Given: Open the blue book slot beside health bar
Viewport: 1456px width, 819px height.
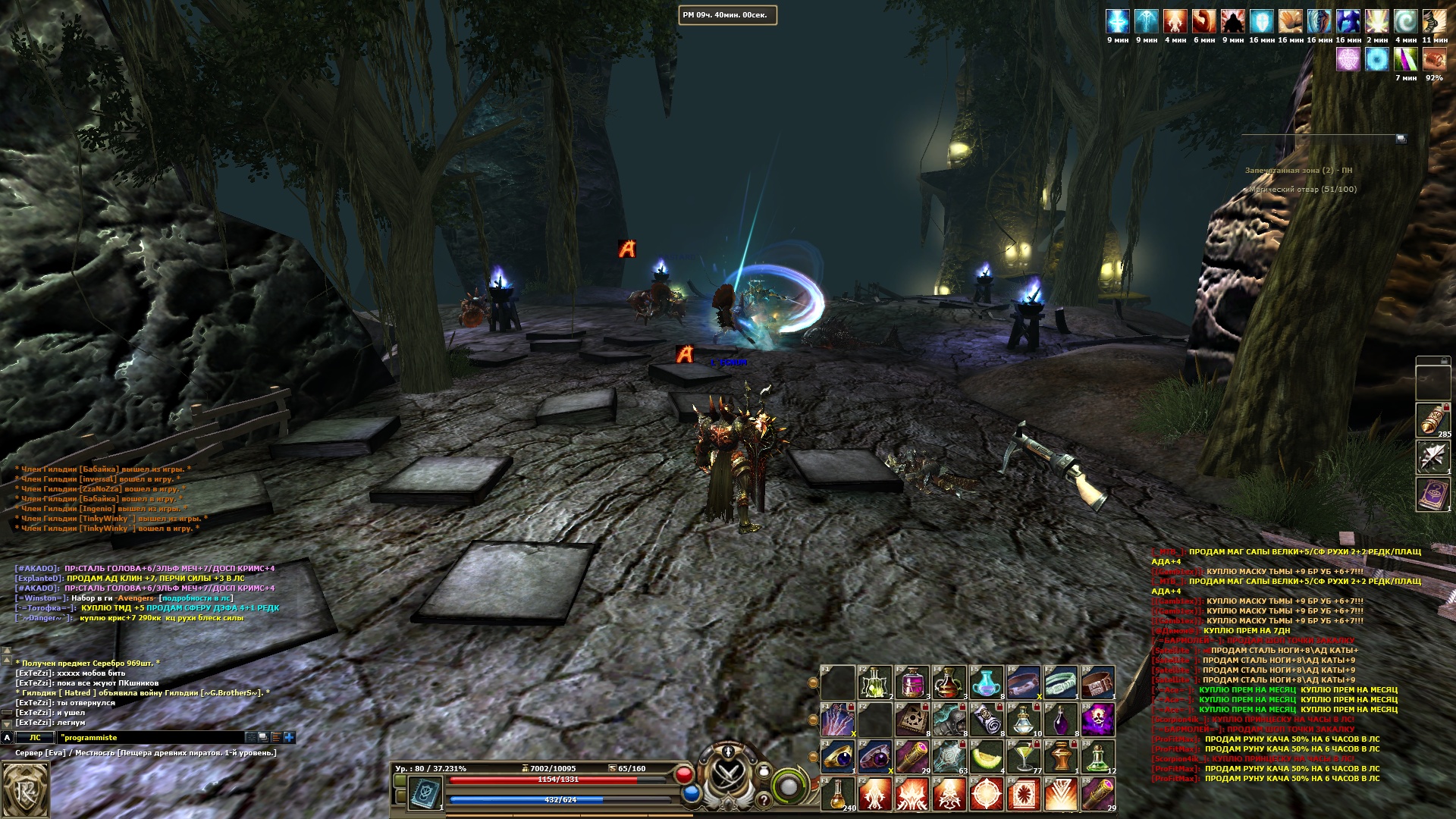Looking at the screenshot, I should (425, 792).
